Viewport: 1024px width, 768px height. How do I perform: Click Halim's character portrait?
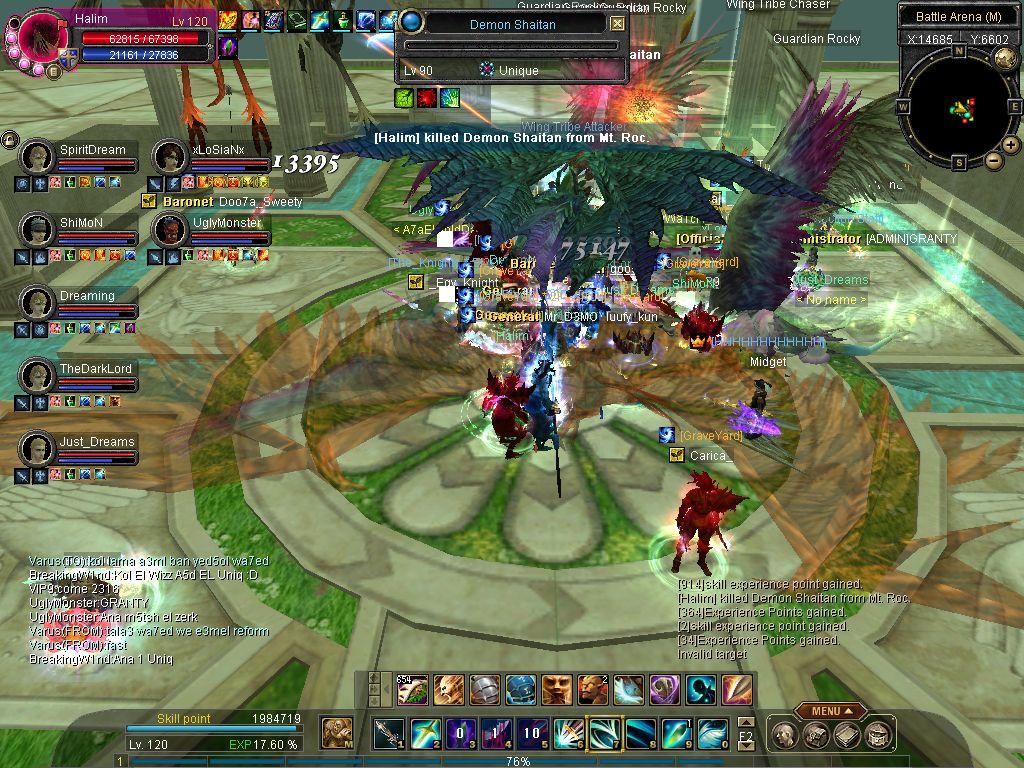[42, 40]
